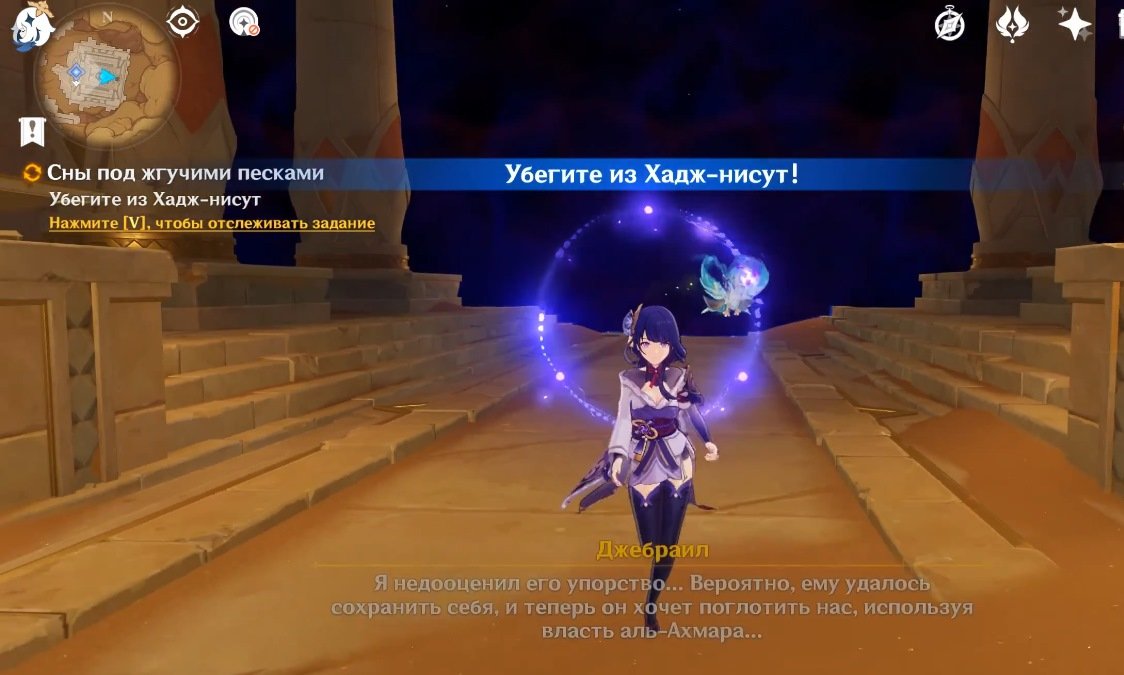
Task: Open the map from the minimap
Action: [x=106, y=77]
